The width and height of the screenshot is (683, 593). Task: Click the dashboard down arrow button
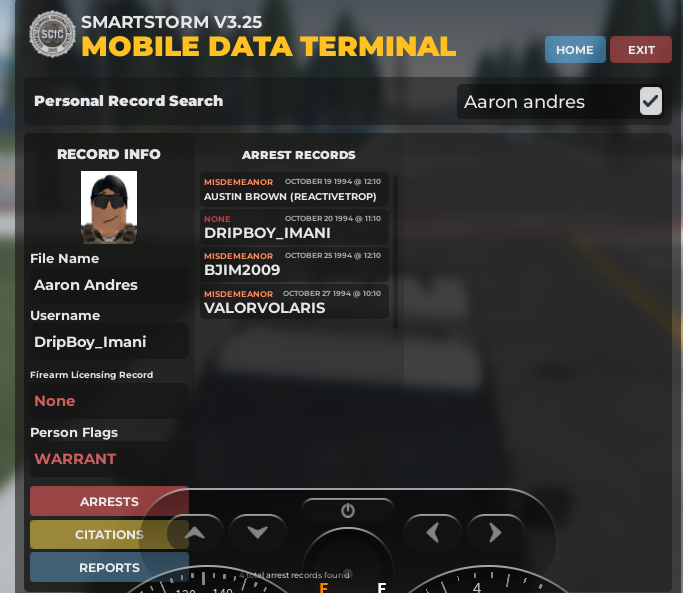(258, 533)
